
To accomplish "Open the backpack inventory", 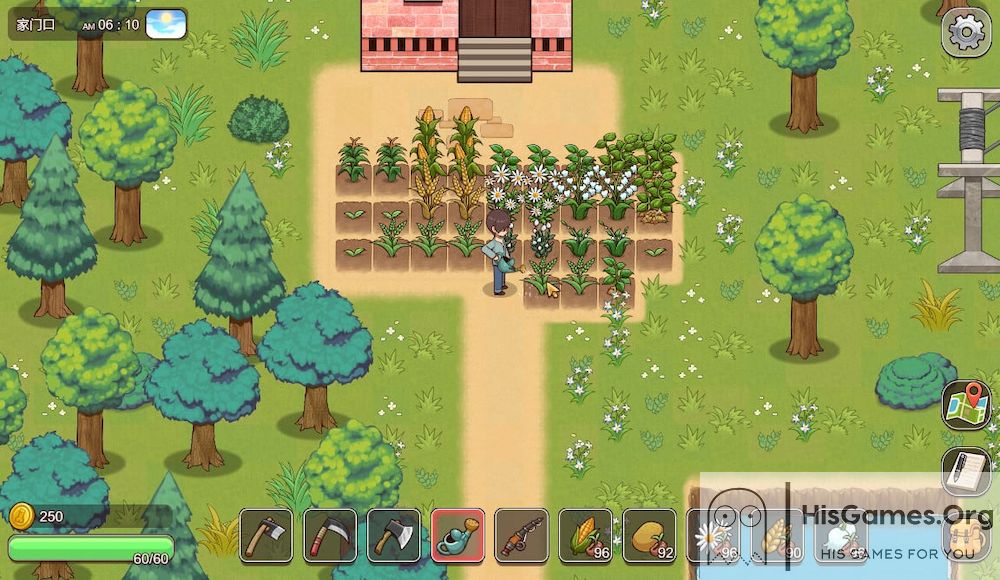I will pyautogui.click(x=966, y=540).
